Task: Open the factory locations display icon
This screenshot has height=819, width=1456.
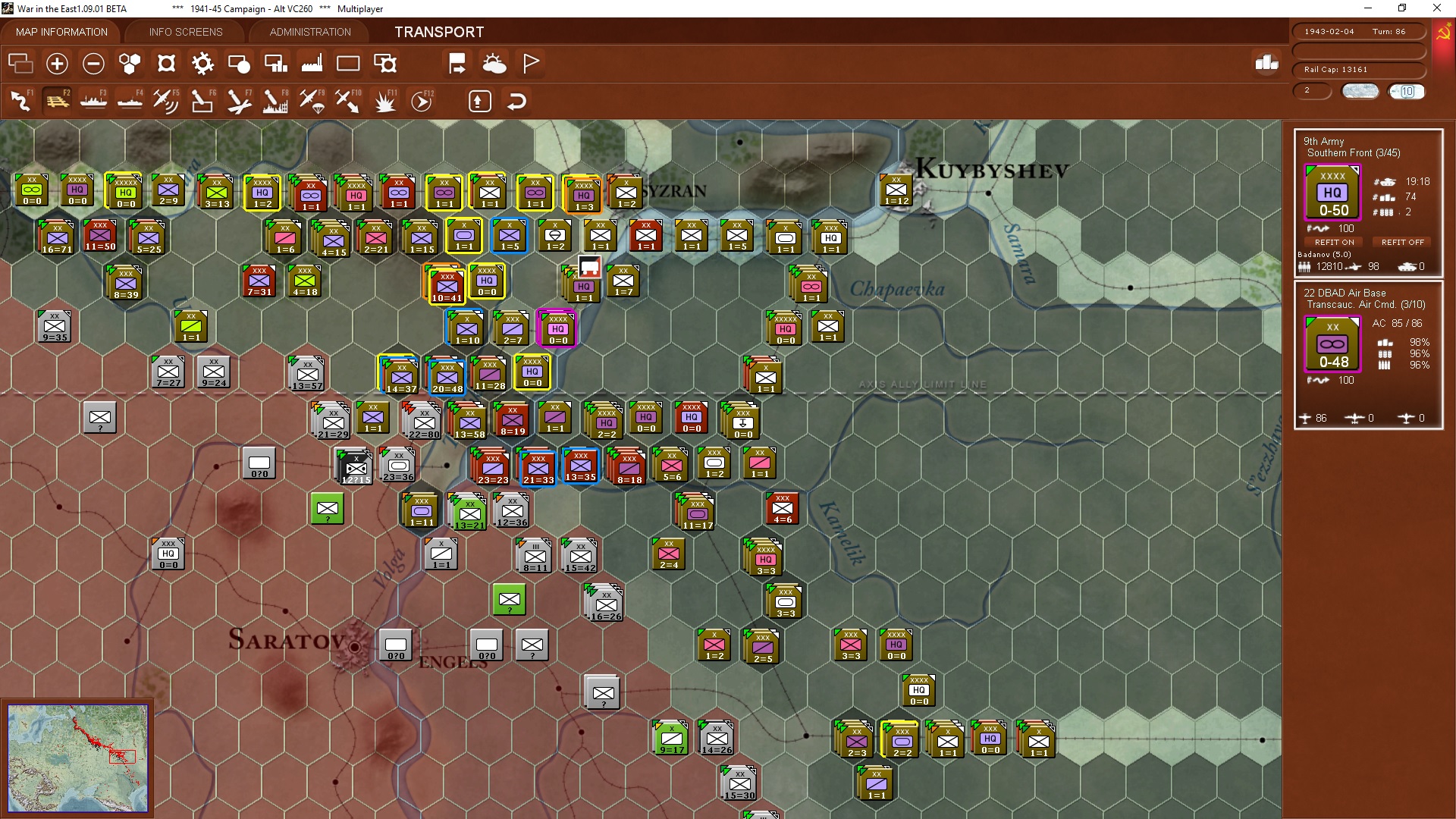Action: pyautogui.click(x=312, y=64)
